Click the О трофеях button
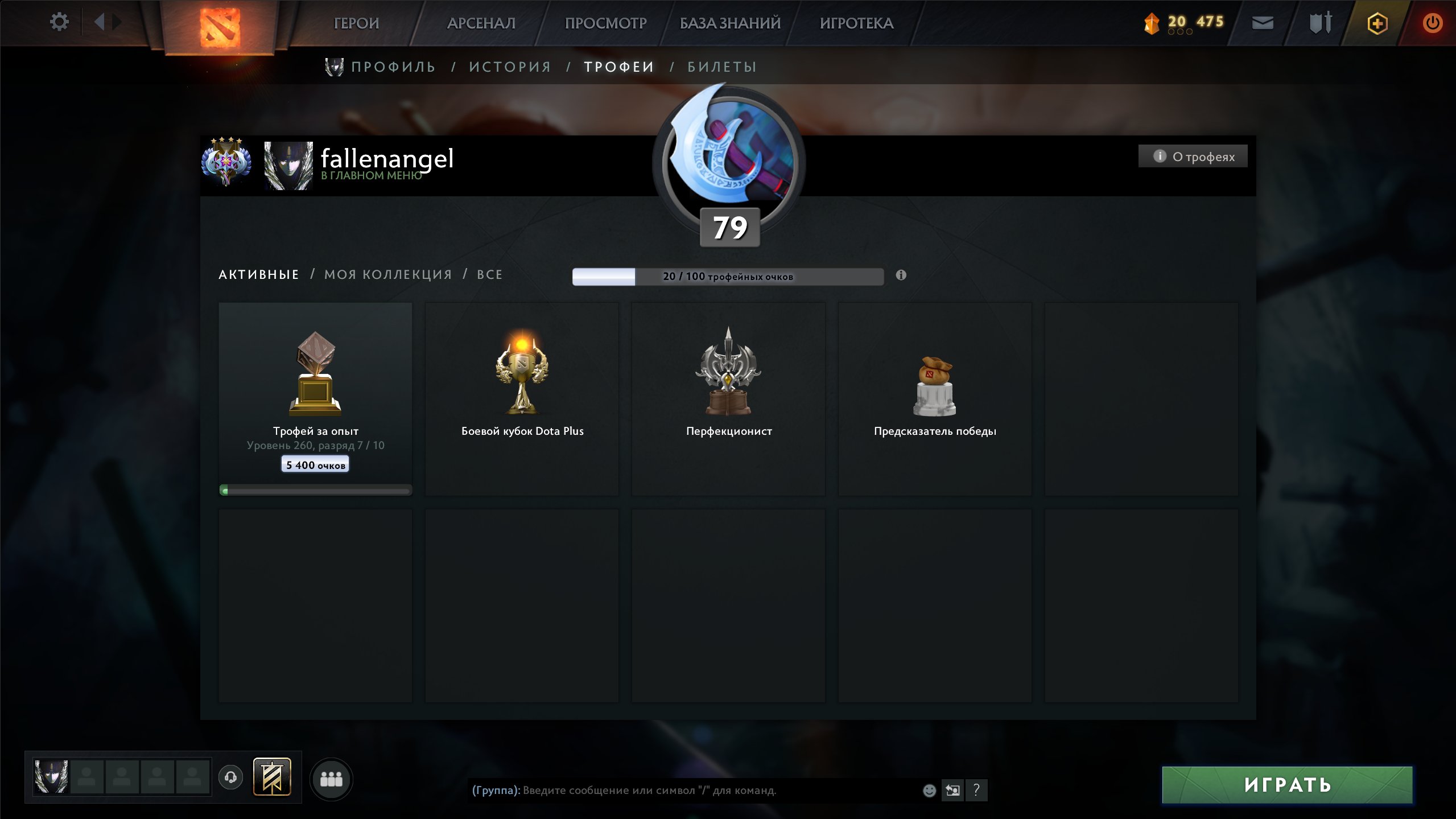The width and height of the screenshot is (1456, 819). click(1193, 155)
